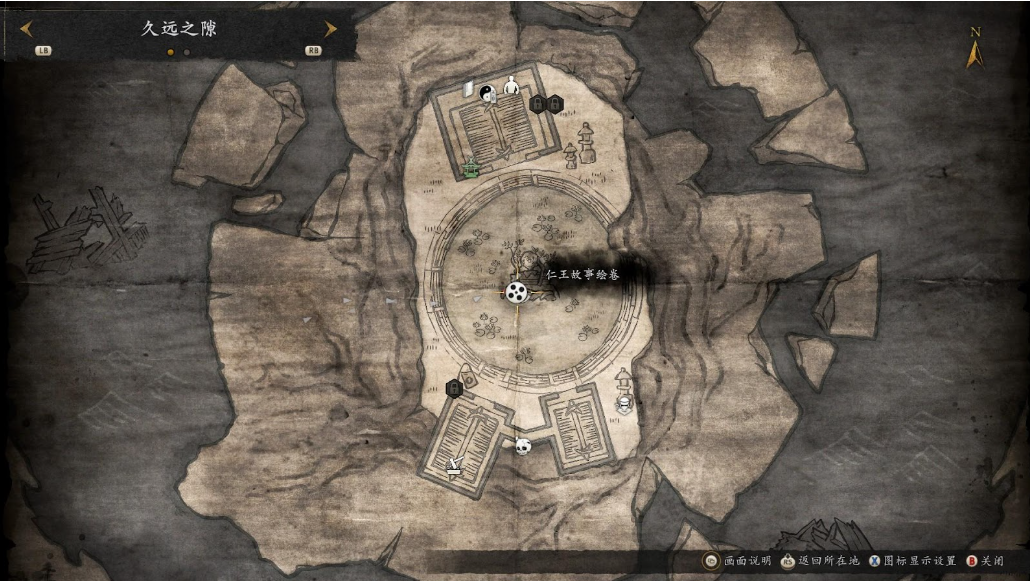Select the second map page dot

click(x=187, y=52)
